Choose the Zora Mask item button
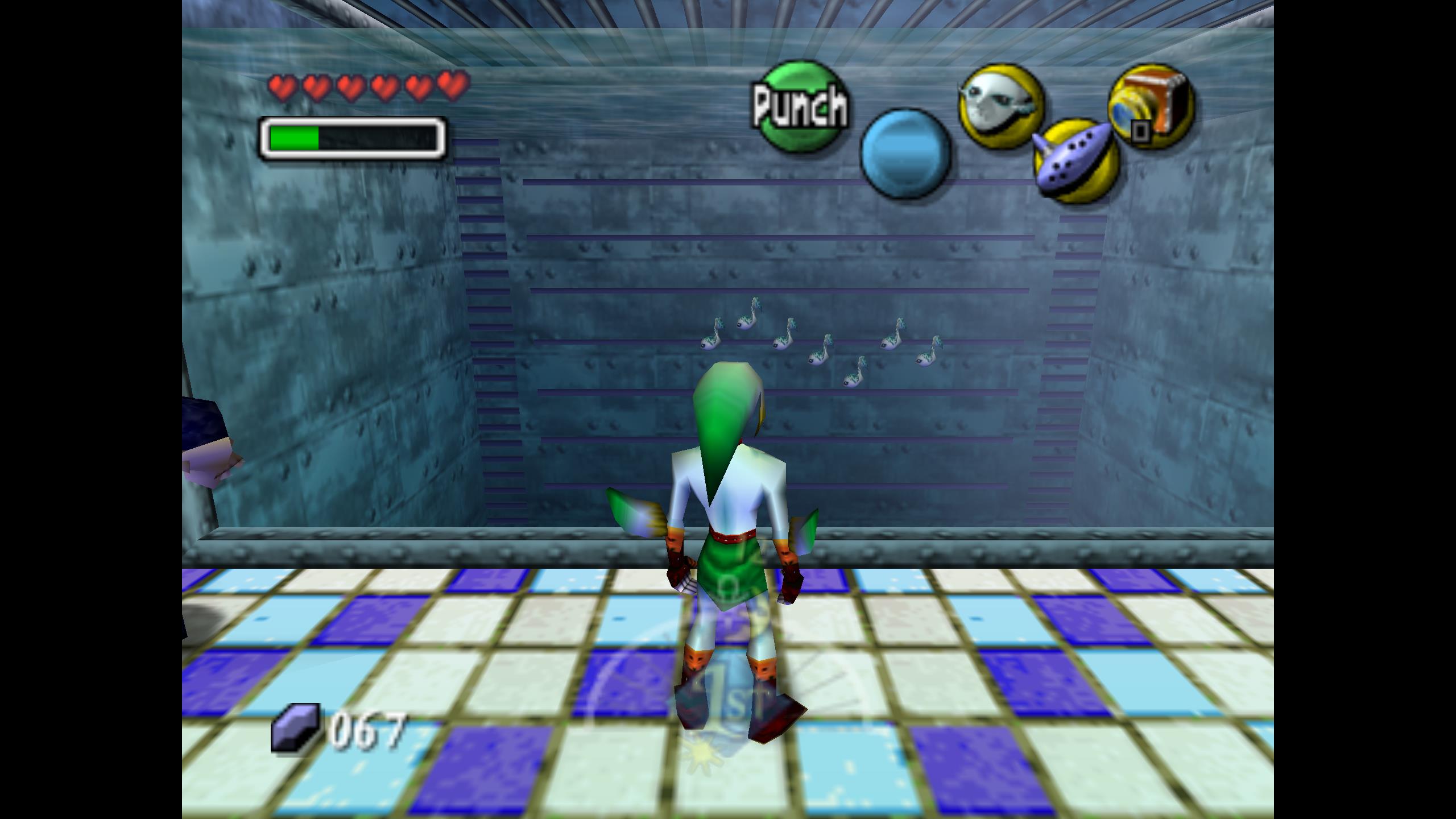 [x=1001, y=106]
